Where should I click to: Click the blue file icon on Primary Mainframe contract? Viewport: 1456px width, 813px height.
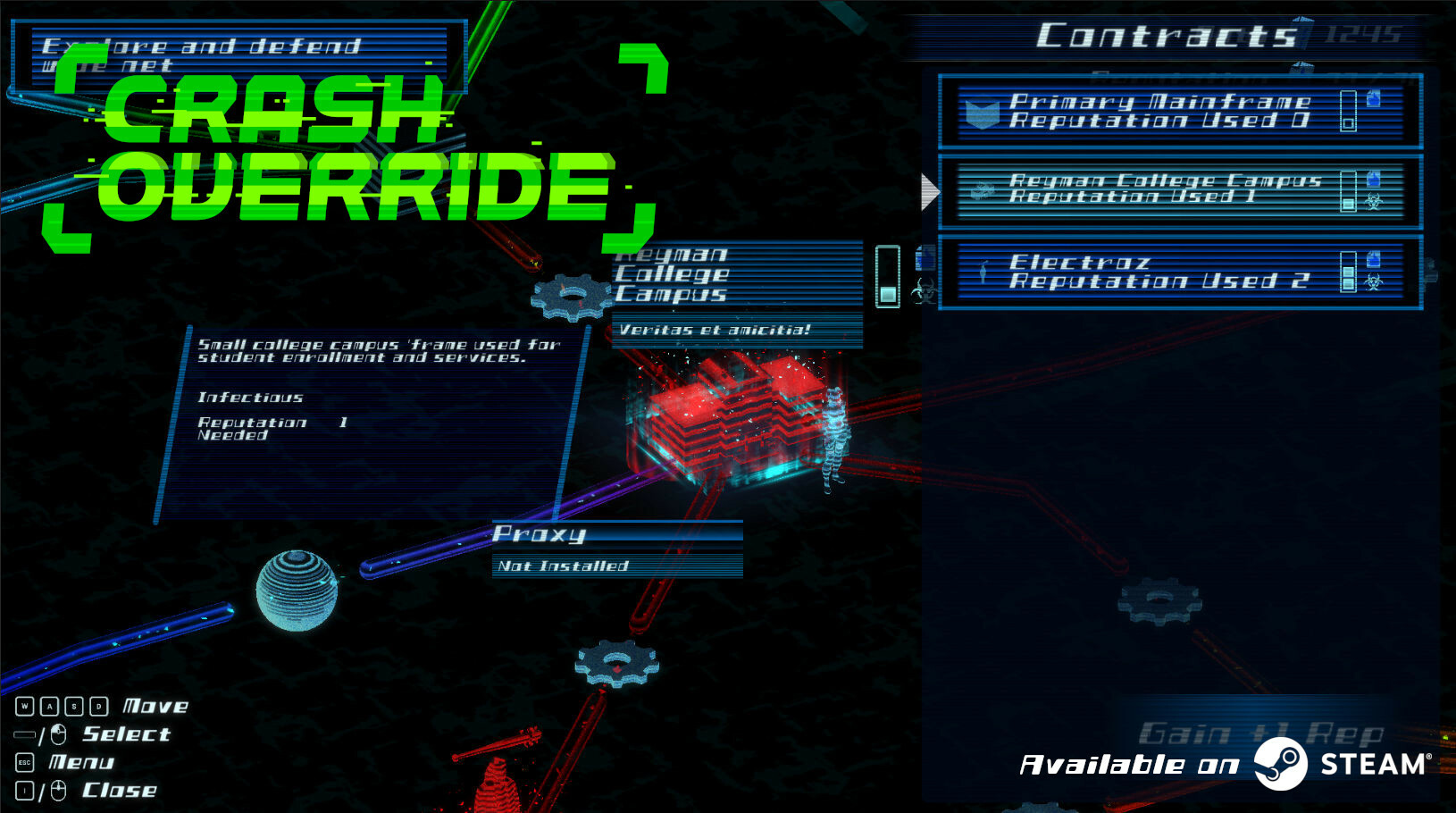pos(1373,100)
